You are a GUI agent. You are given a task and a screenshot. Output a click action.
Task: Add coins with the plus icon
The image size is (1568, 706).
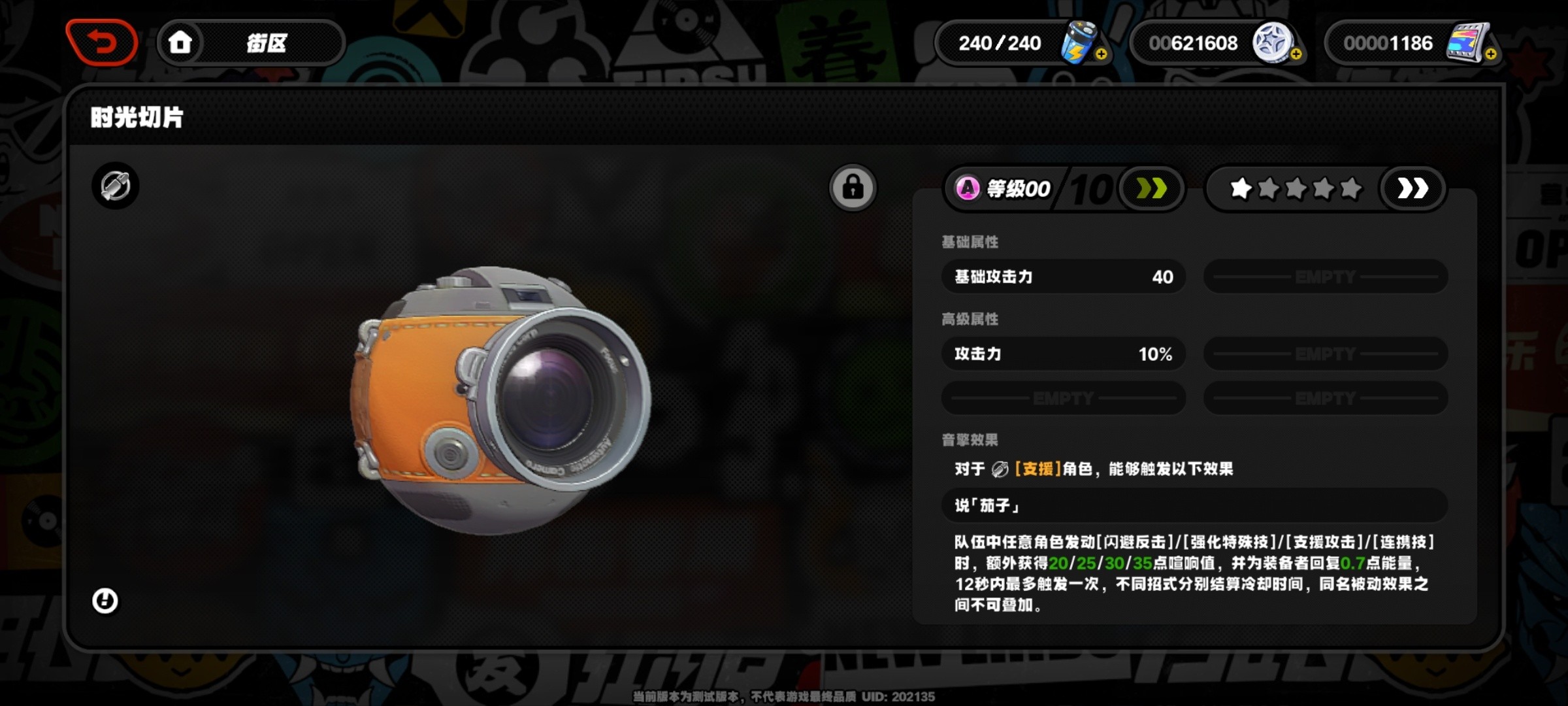[1296, 54]
